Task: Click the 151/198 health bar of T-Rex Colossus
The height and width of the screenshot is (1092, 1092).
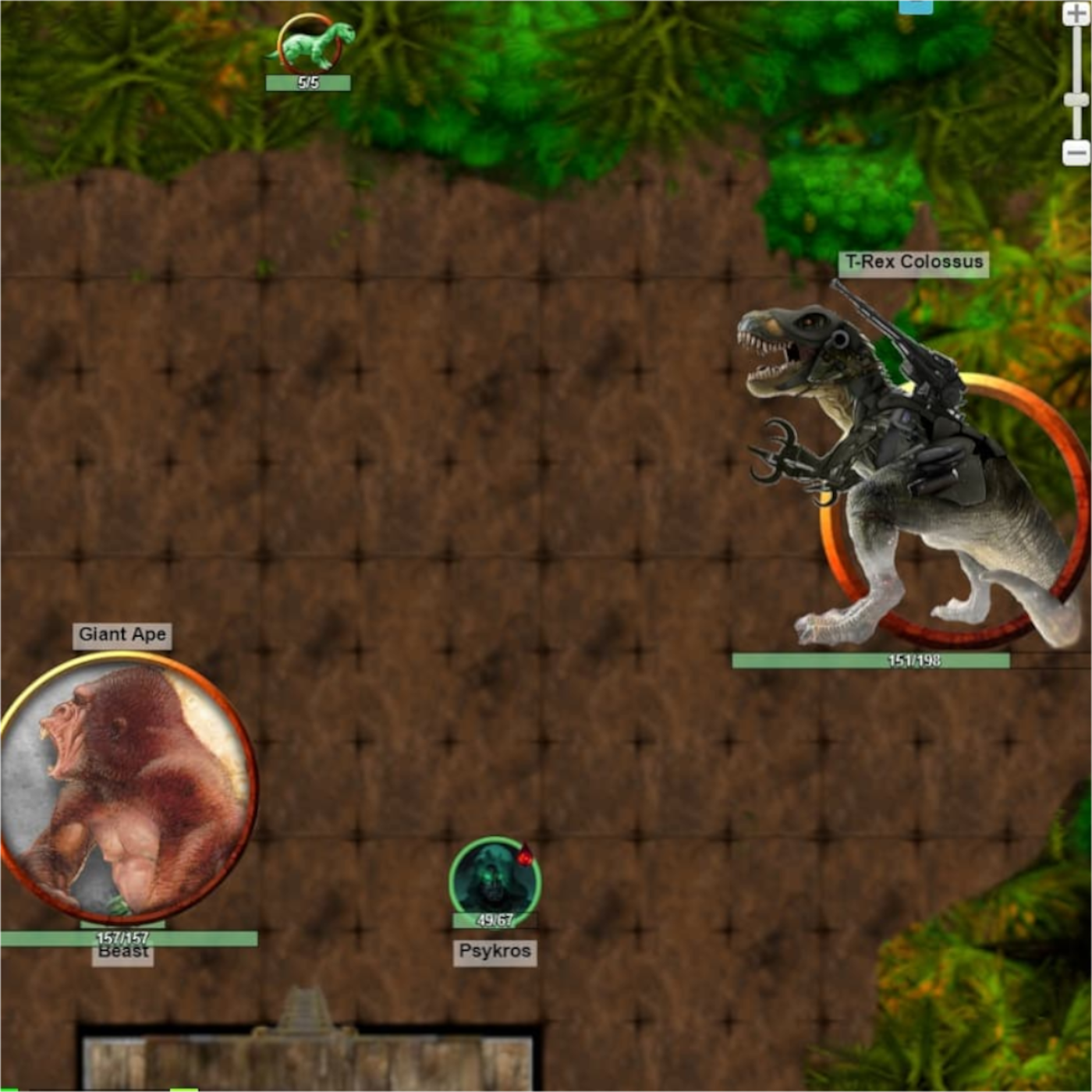Action: click(x=872, y=659)
